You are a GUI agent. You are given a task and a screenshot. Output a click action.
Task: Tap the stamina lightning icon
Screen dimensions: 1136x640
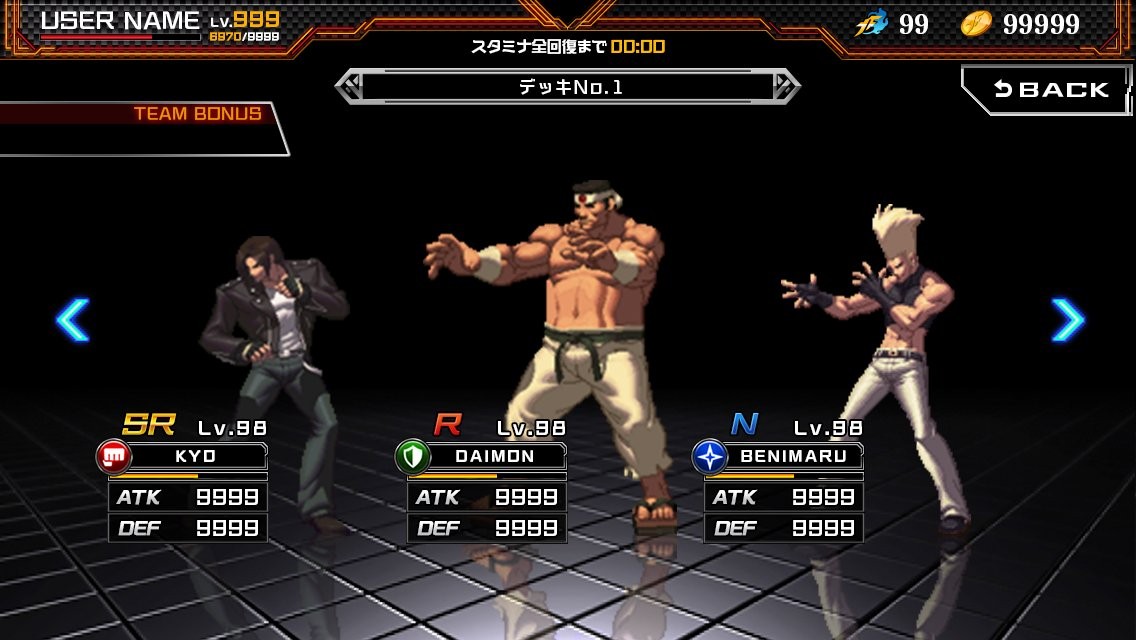point(871,24)
